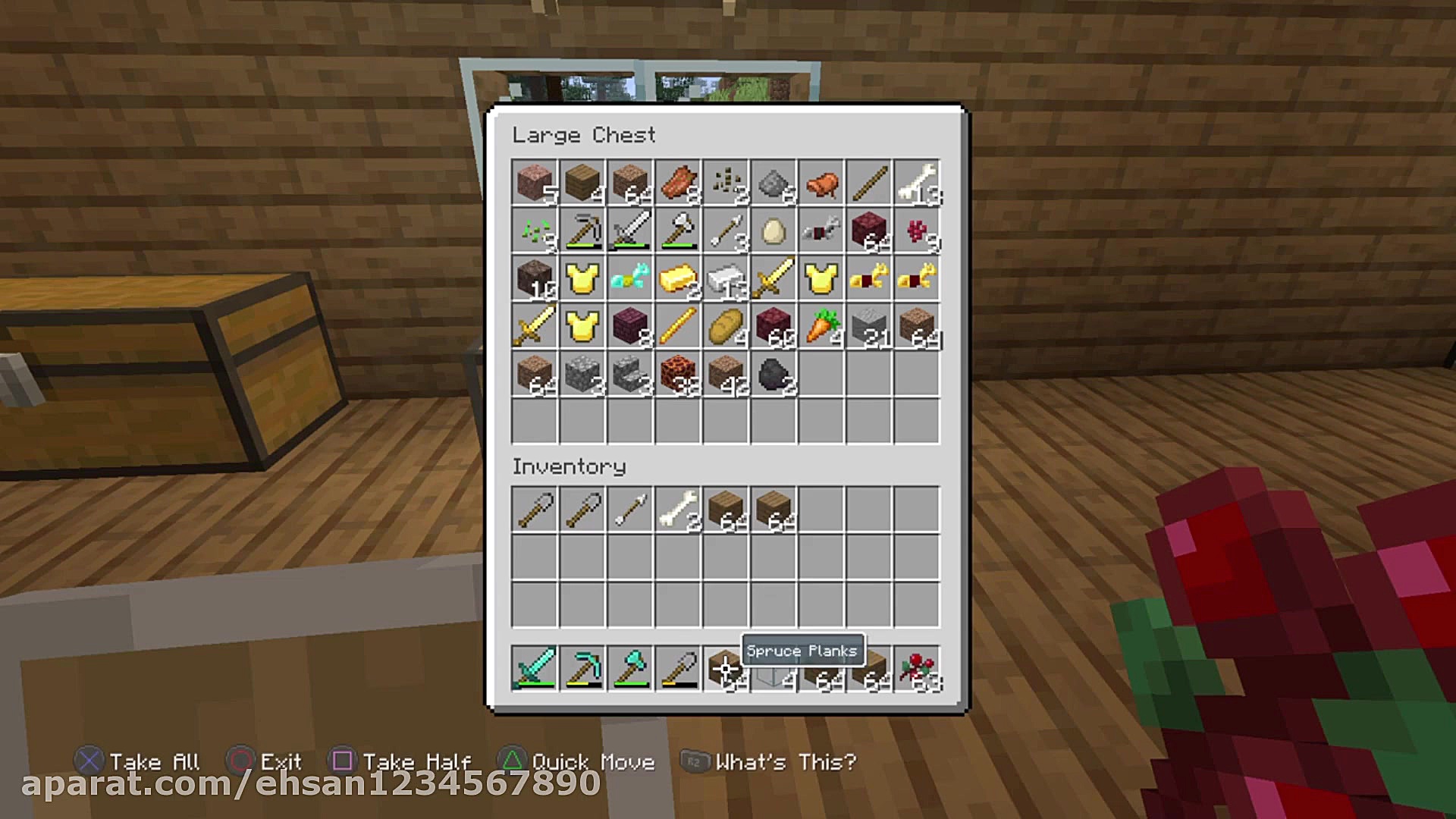The height and width of the screenshot is (819, 1456).
Task: Select the iron axe in the chest
Action: pos(678,231)
